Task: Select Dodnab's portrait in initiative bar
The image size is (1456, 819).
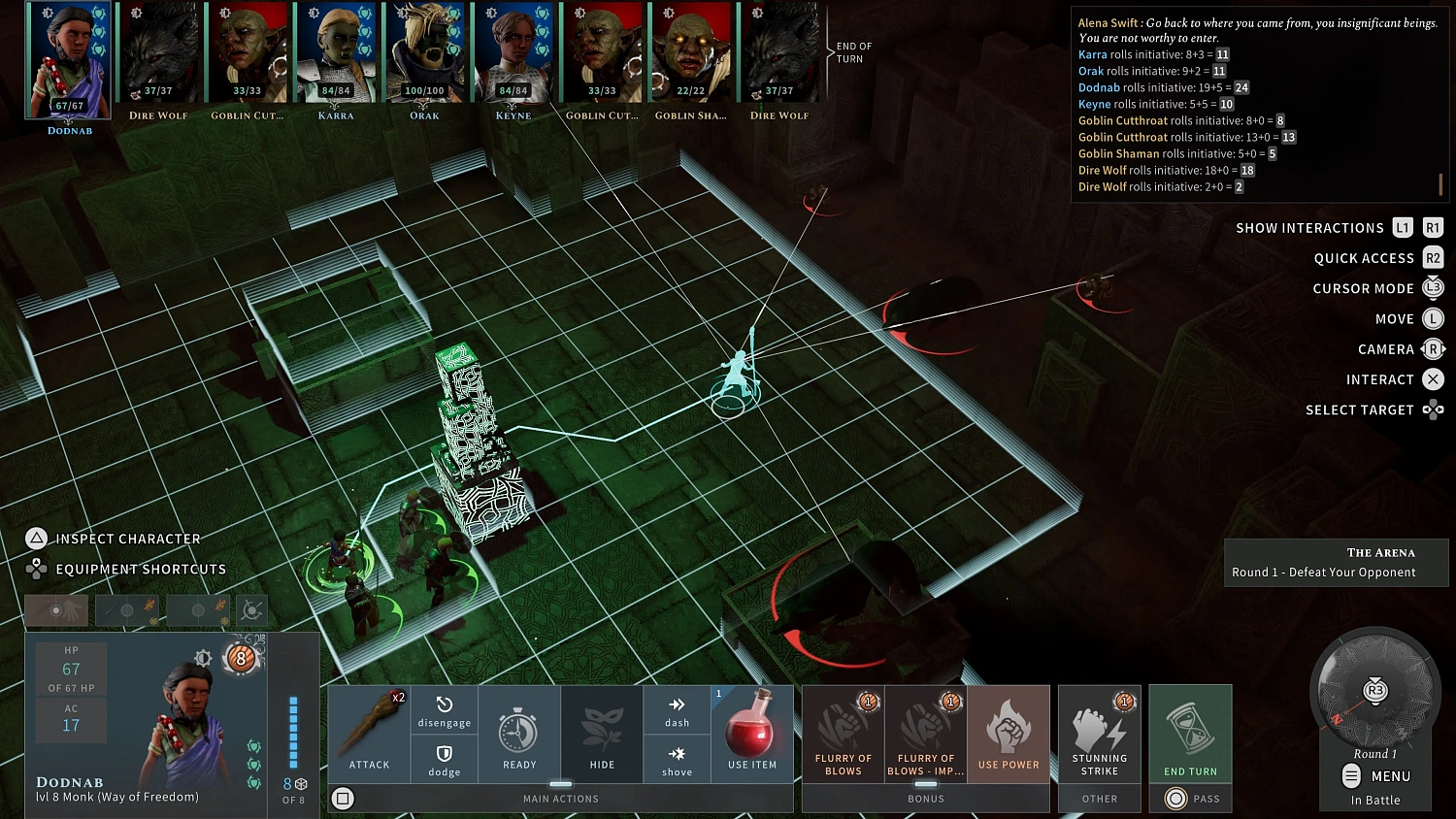Action: pos(69,58)
